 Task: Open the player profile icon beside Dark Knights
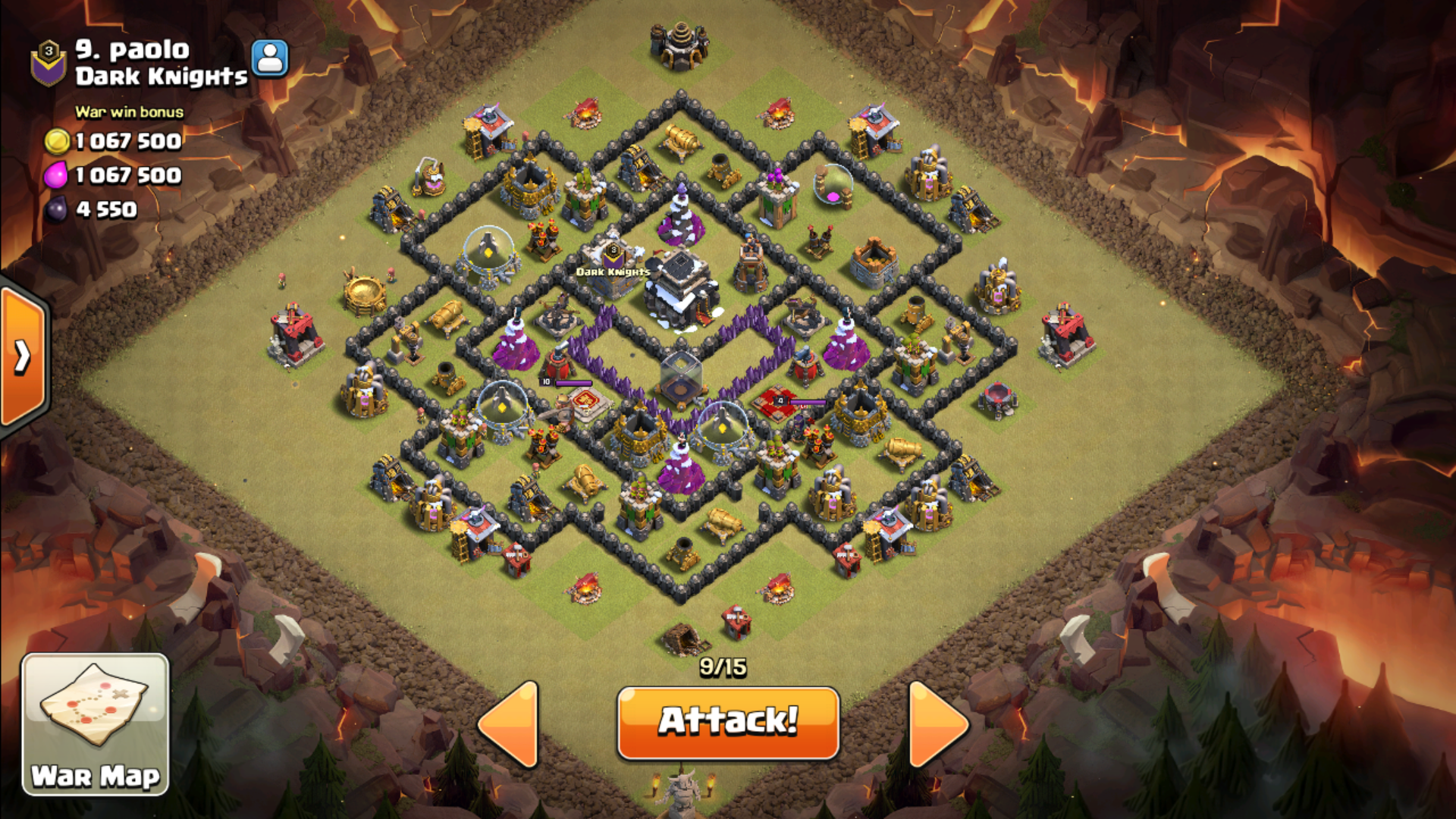[x=270, y=58]
